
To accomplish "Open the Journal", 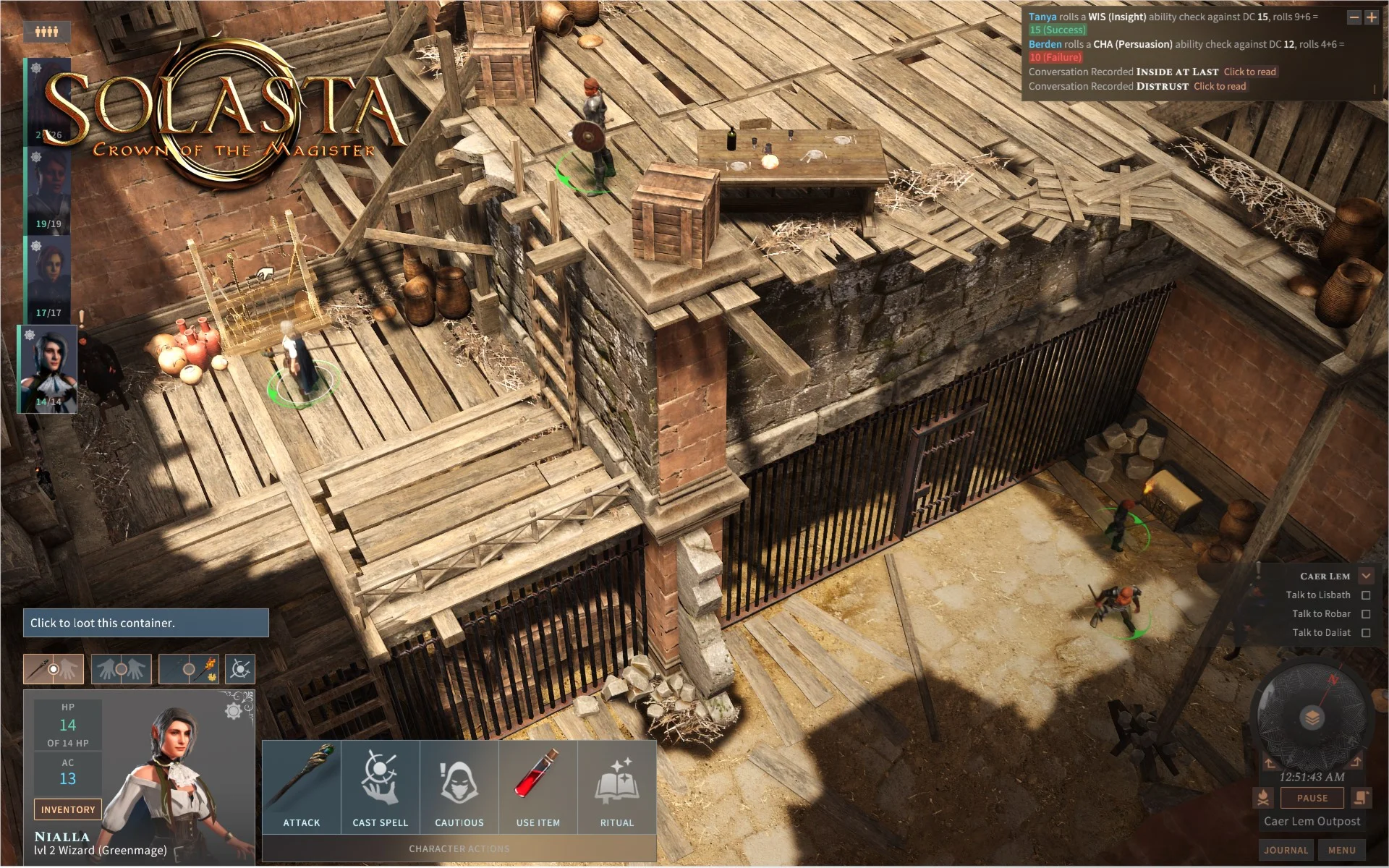I will tap(1286, 850).
